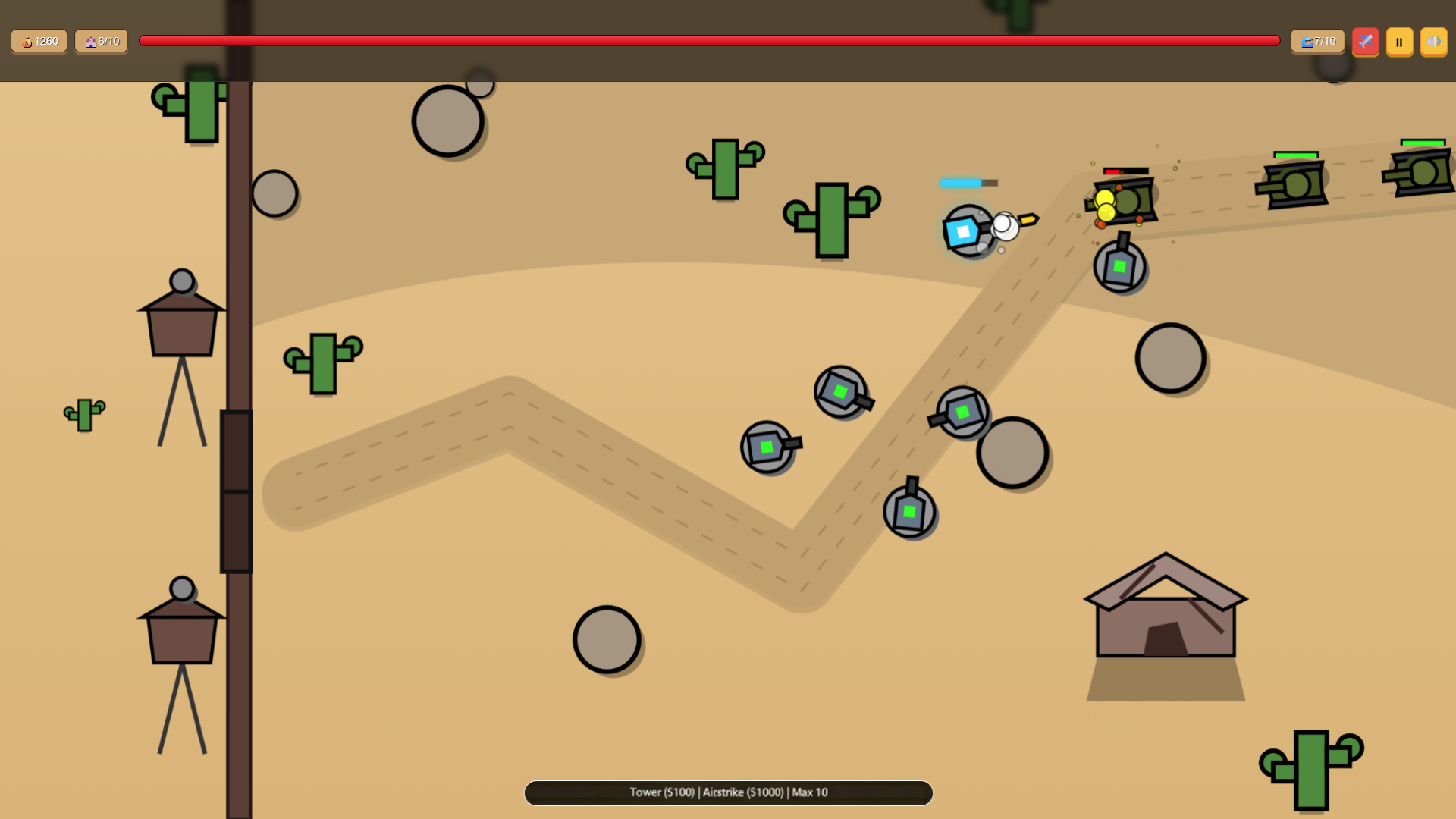Click the tower counter showing 7/10
The image size is (1456, 819).
tap(1317, 42)
